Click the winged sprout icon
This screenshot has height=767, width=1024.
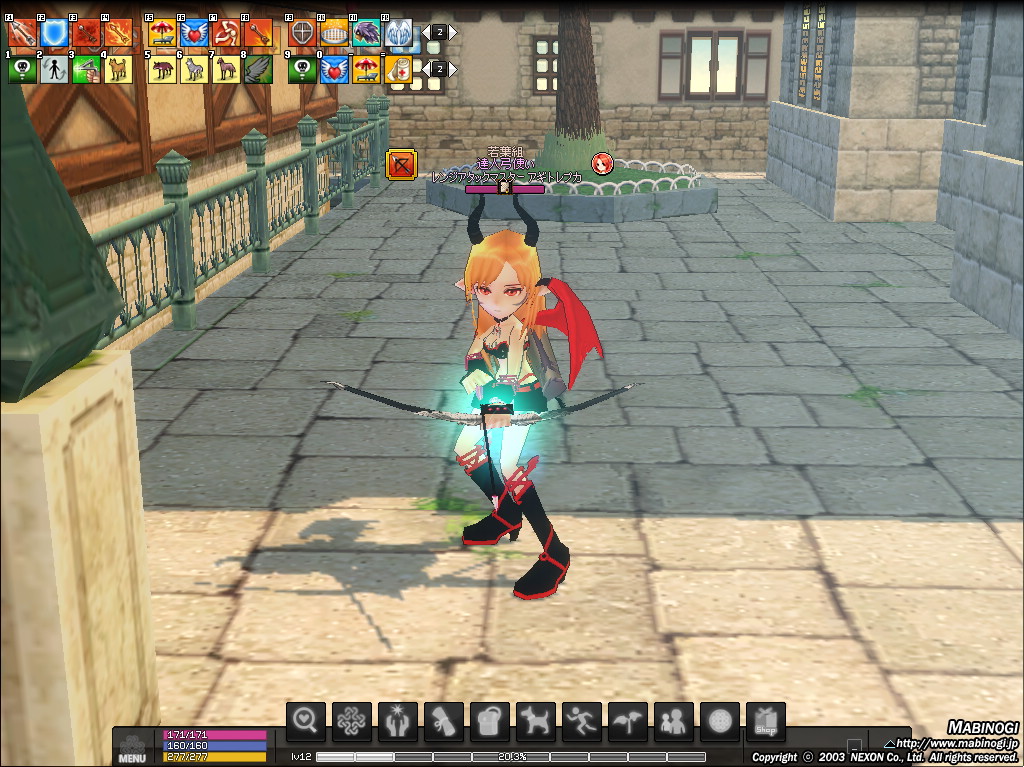coord(627,721)
